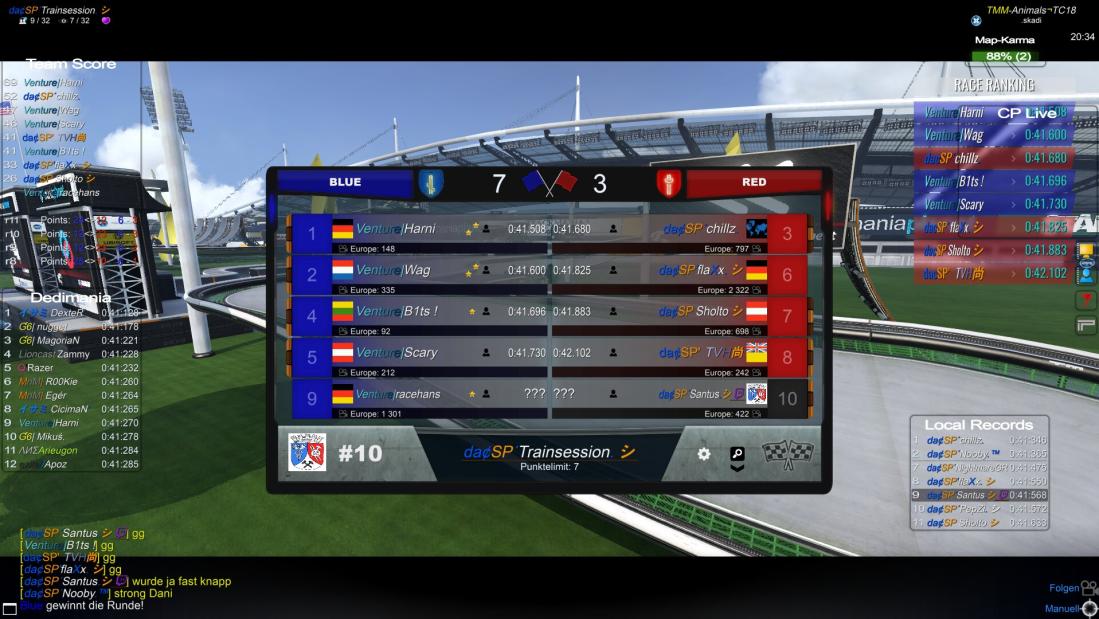1099x619 pixels.
Task: Select the Venture|Scary scoreboard row
Action: coord(419,358)
